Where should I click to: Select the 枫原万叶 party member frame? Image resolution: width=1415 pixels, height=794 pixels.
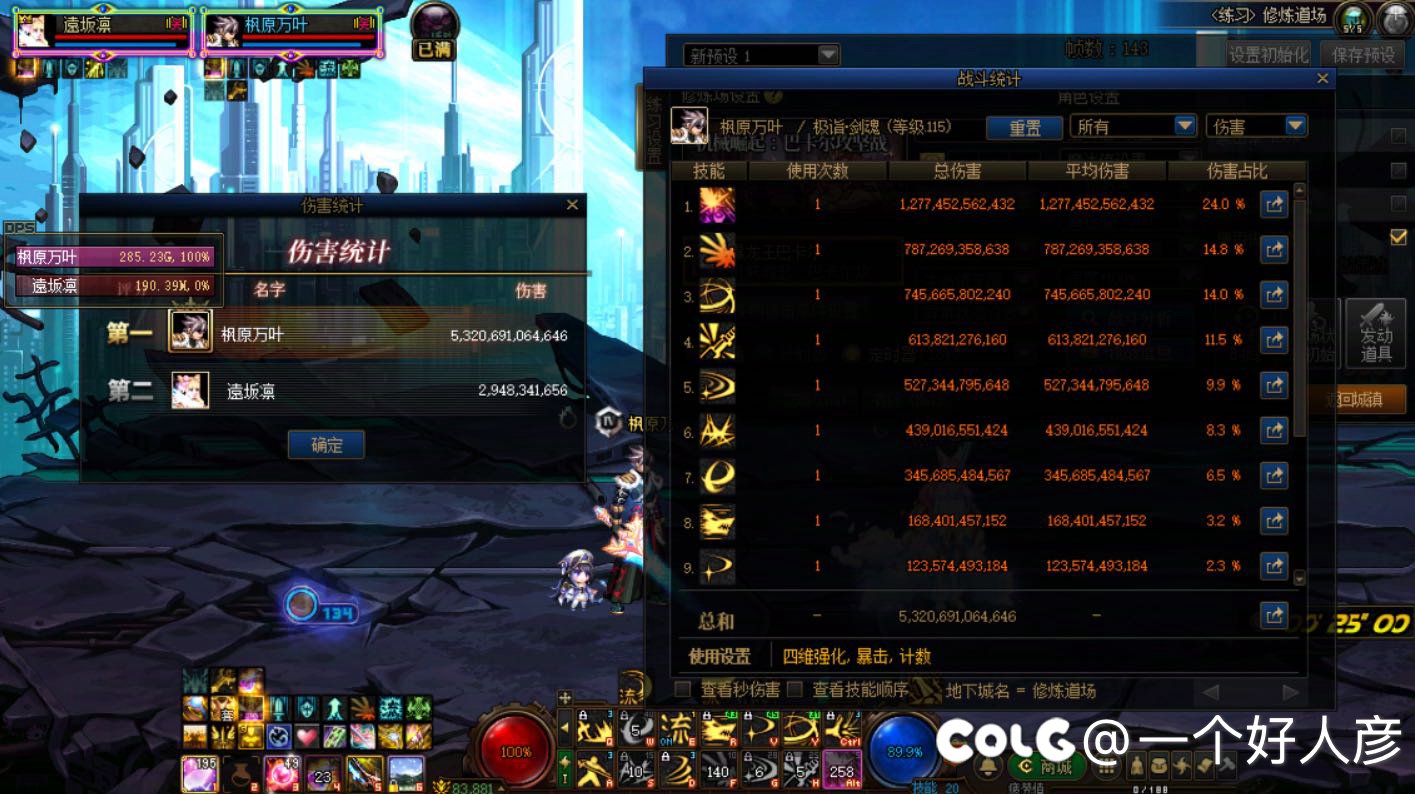[292, 32]
